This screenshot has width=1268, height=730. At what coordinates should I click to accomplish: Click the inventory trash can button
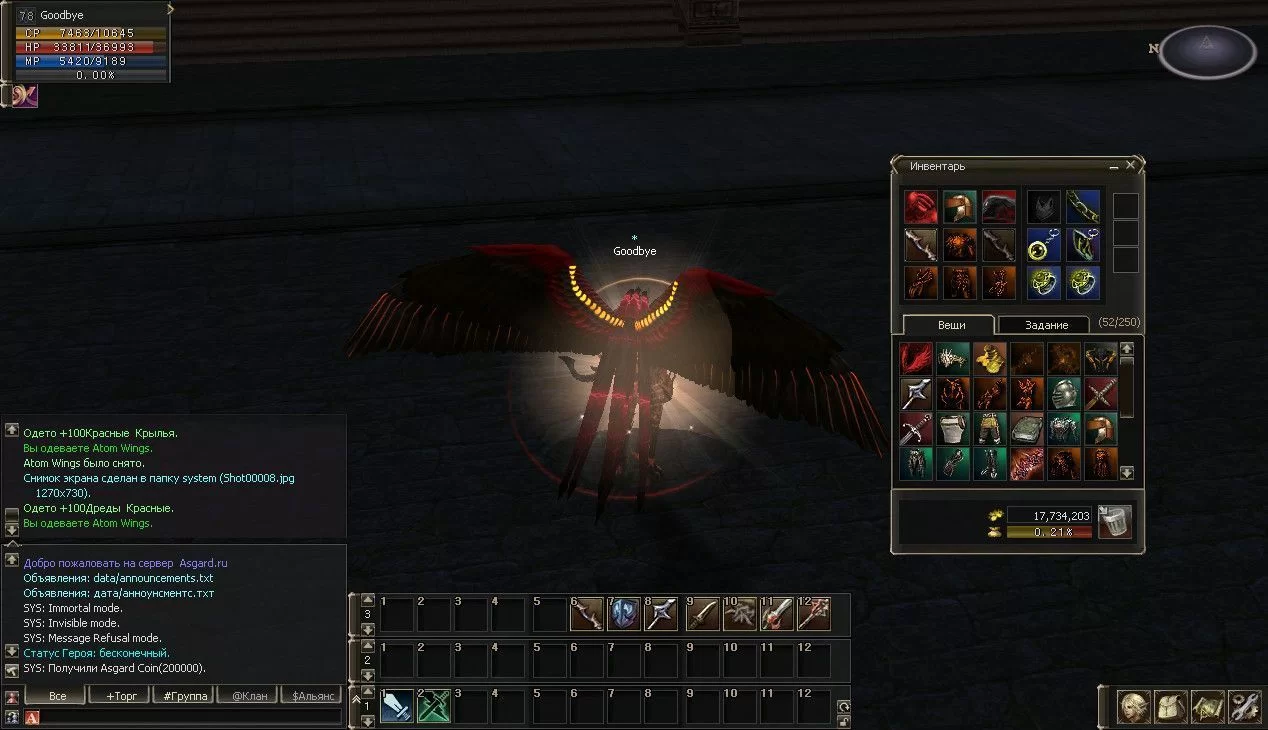1114,522
